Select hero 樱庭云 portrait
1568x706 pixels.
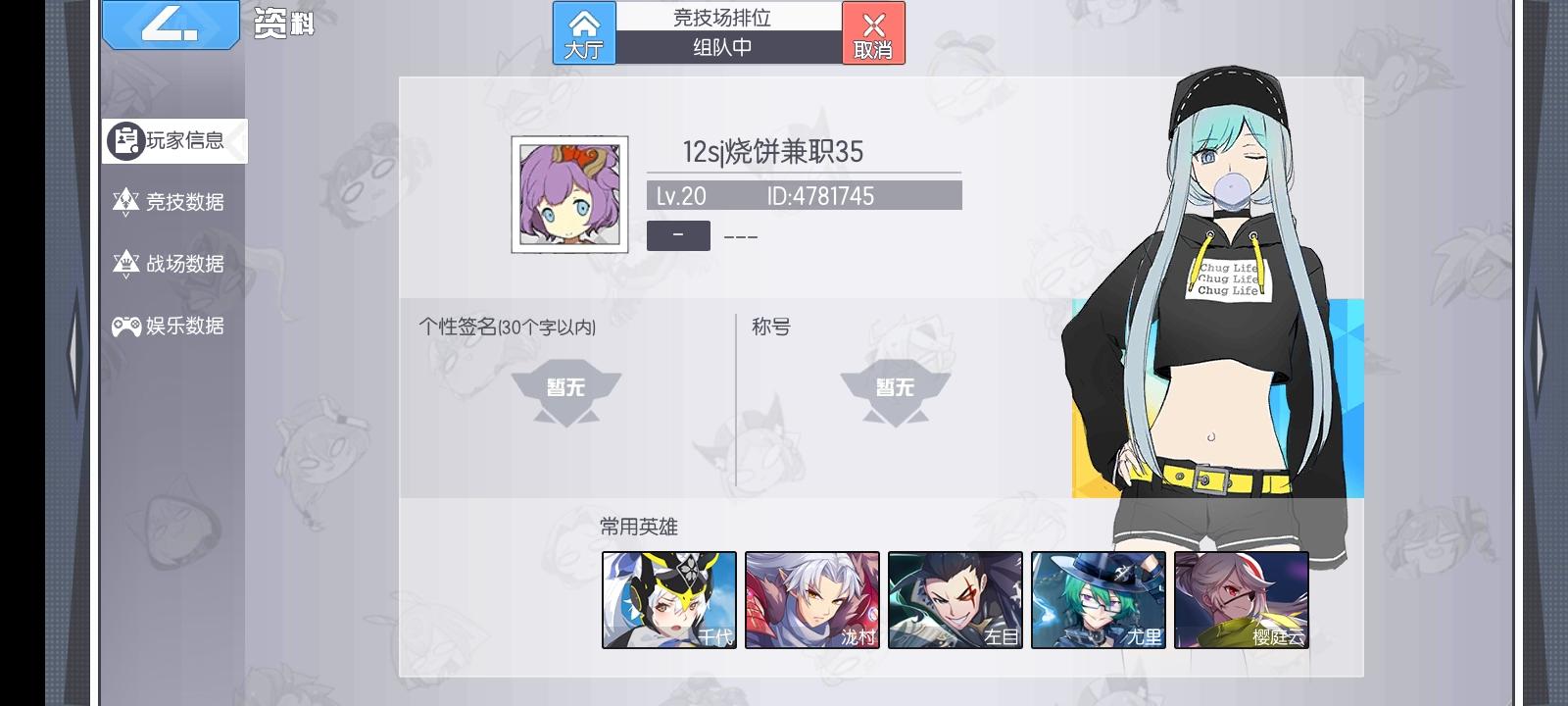1241,599
